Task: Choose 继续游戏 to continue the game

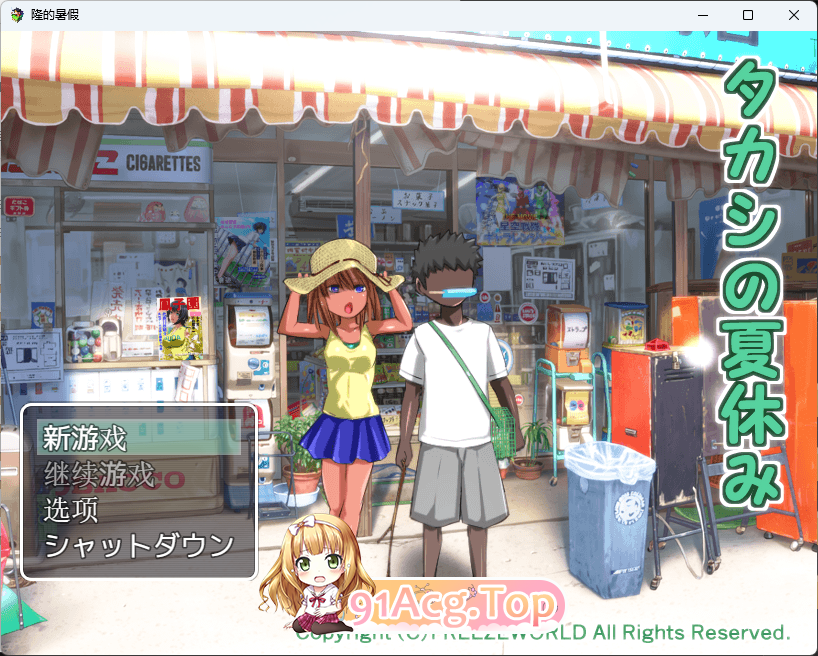Action: click(100, 474)
